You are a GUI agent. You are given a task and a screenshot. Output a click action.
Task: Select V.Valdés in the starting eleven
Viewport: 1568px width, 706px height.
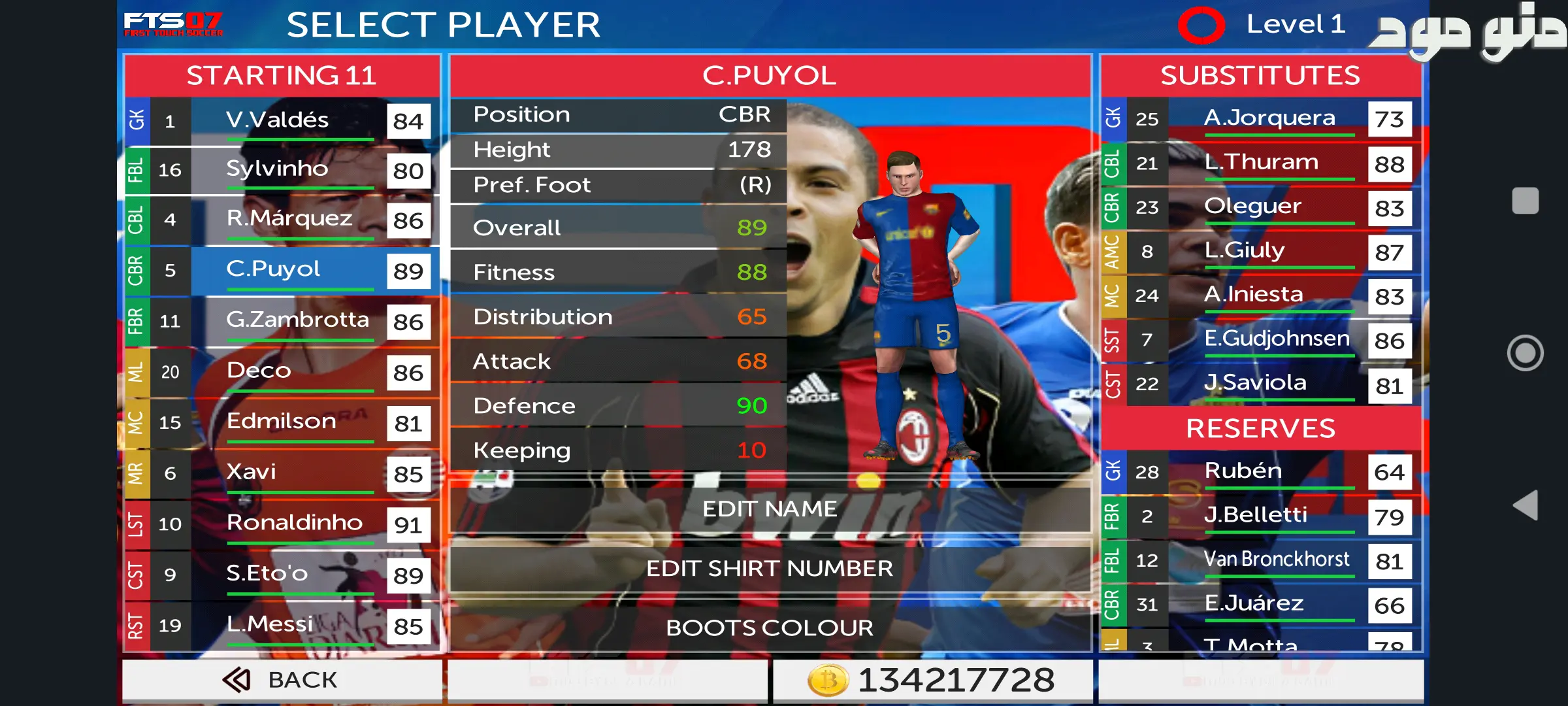281,121
